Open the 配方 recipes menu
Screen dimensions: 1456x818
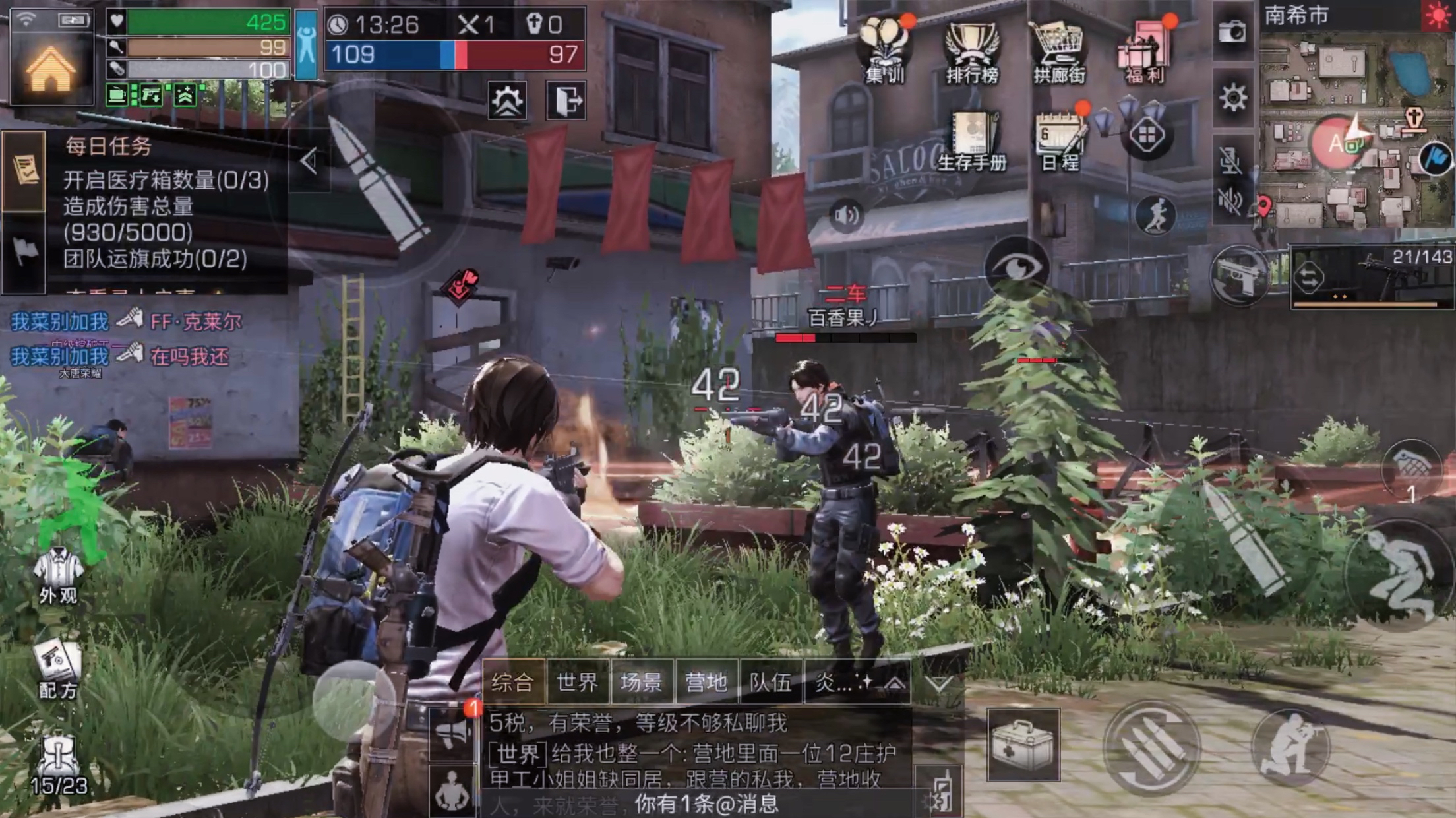click(58, 669)
